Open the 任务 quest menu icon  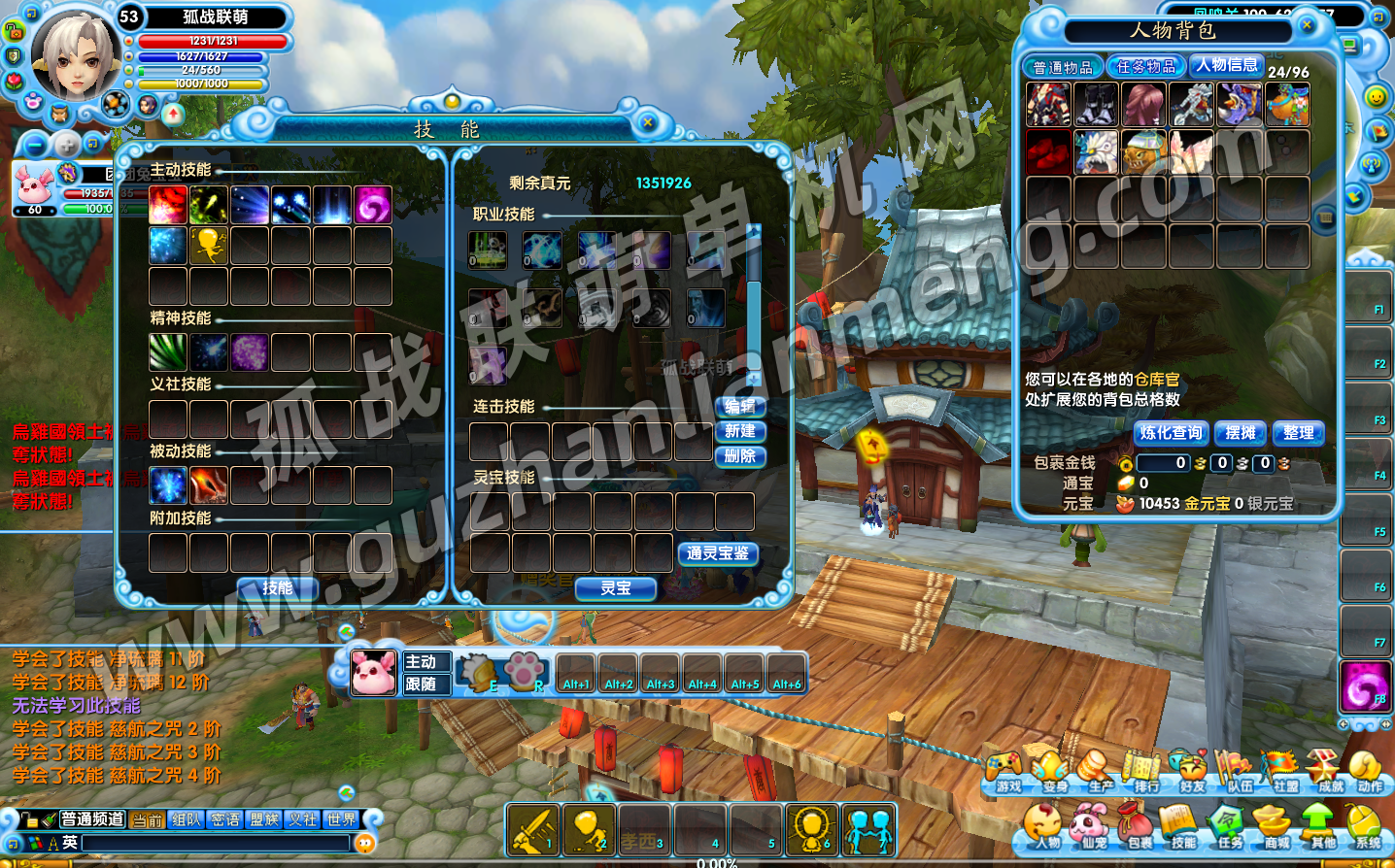click(x=1229, y=827)
